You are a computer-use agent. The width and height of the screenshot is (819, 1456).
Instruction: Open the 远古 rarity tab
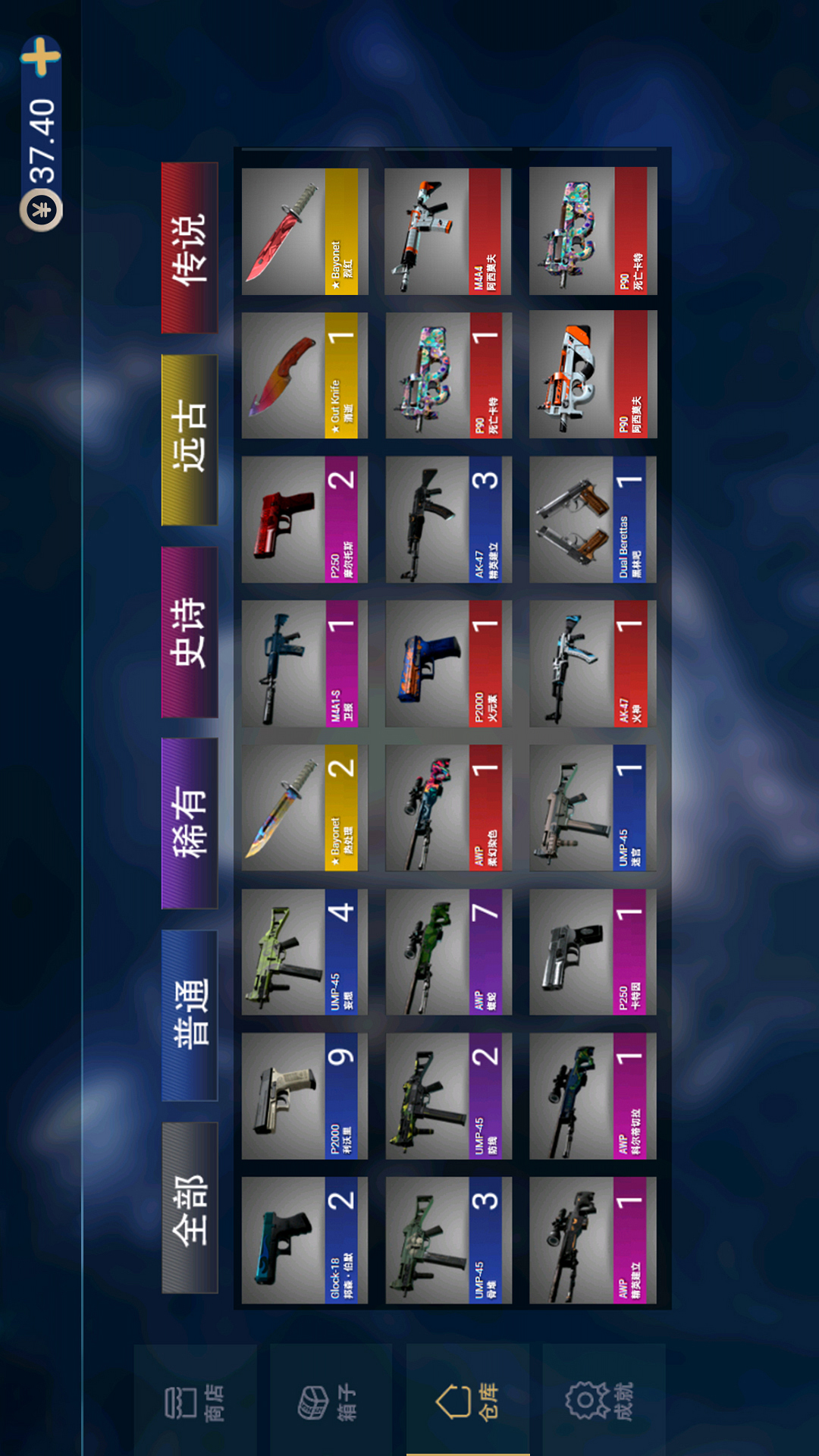[x=190, y=441]
